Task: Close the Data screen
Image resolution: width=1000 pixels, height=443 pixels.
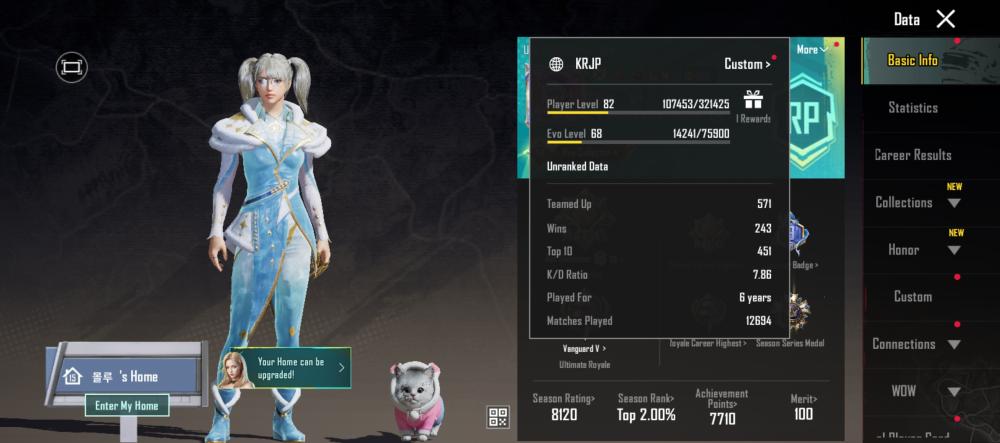Action: 945,19
